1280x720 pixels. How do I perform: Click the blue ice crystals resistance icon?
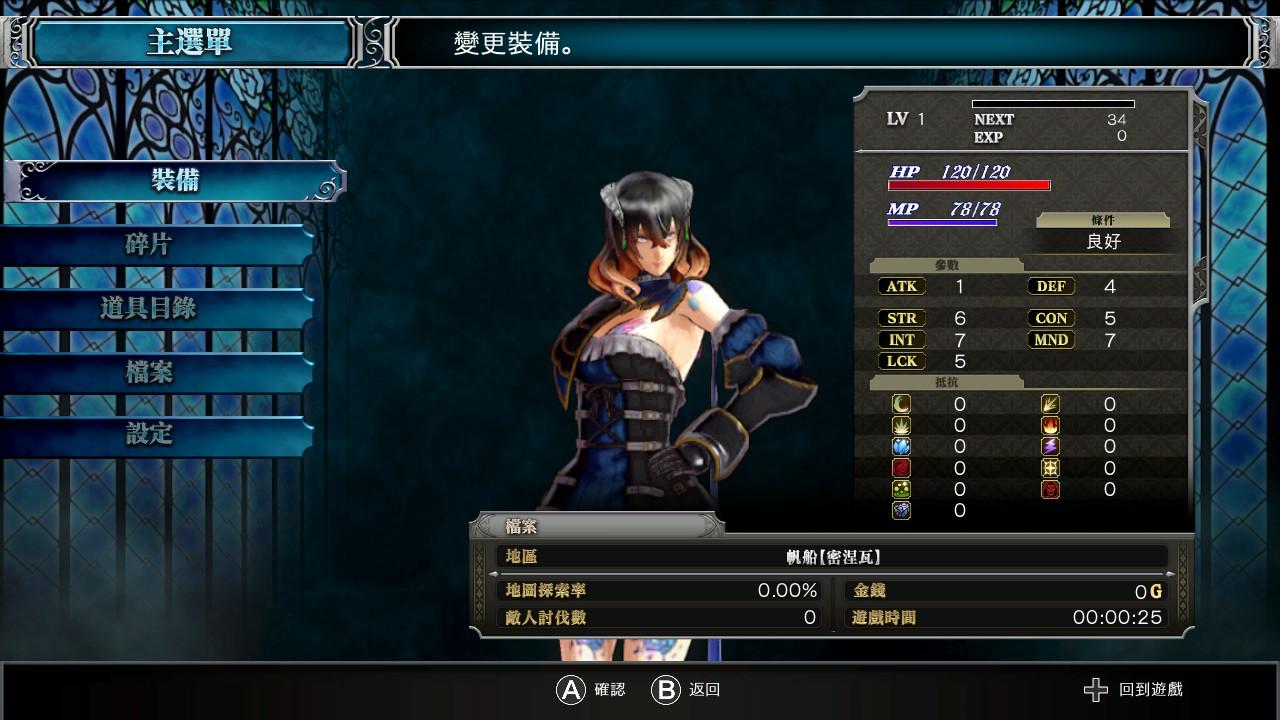(x=899, y=446)
